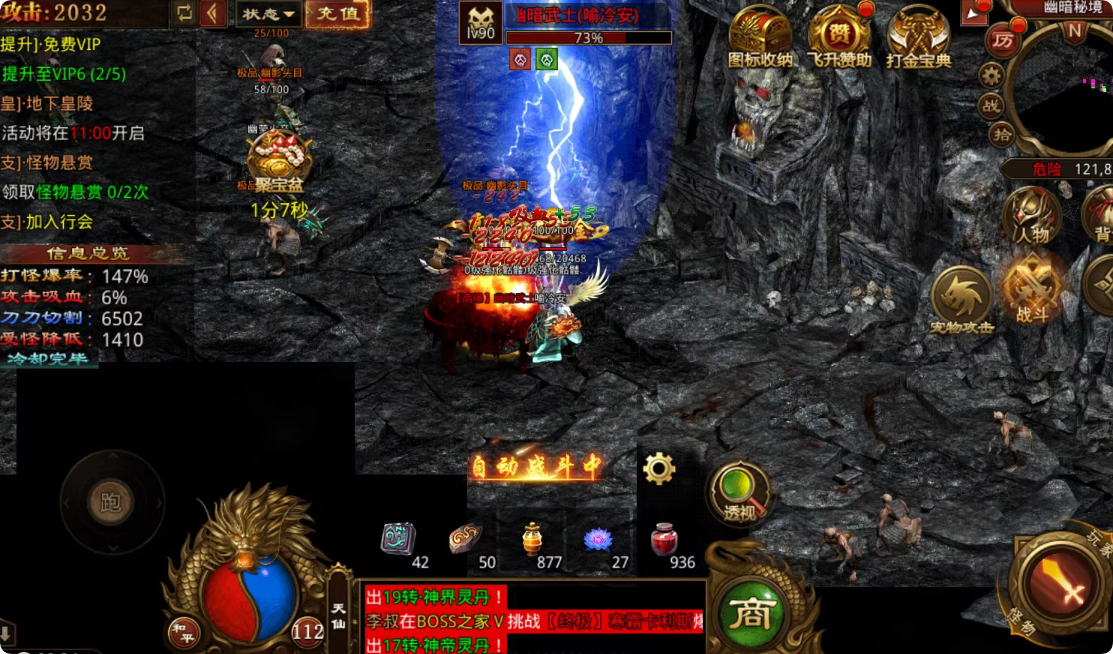This screenshot has height=654, width=1113.
Task: Use the golden jar item with 877
Action: coord(533,540)
